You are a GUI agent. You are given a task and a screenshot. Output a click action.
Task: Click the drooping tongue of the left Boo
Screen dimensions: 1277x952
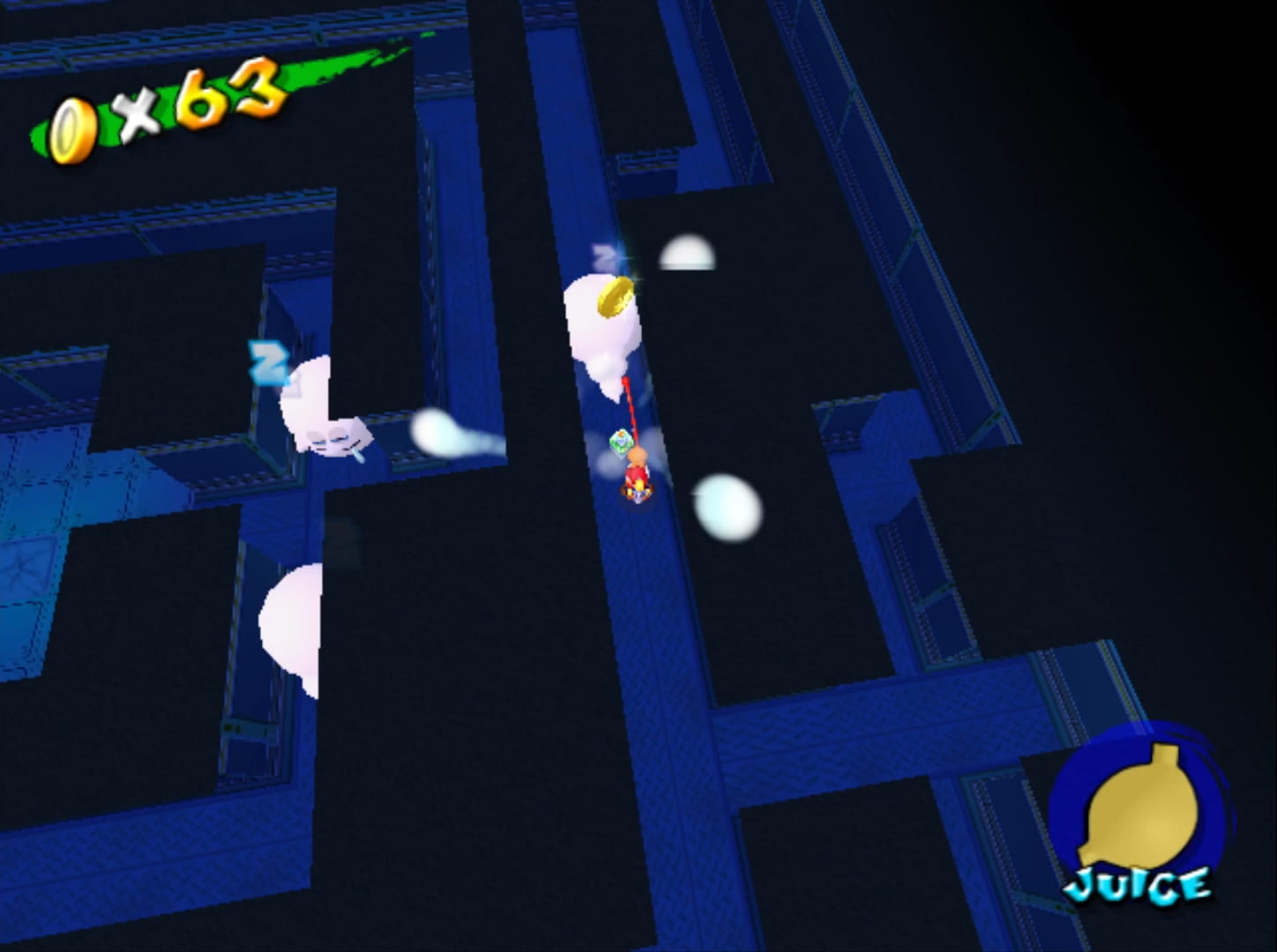point(360,454)
